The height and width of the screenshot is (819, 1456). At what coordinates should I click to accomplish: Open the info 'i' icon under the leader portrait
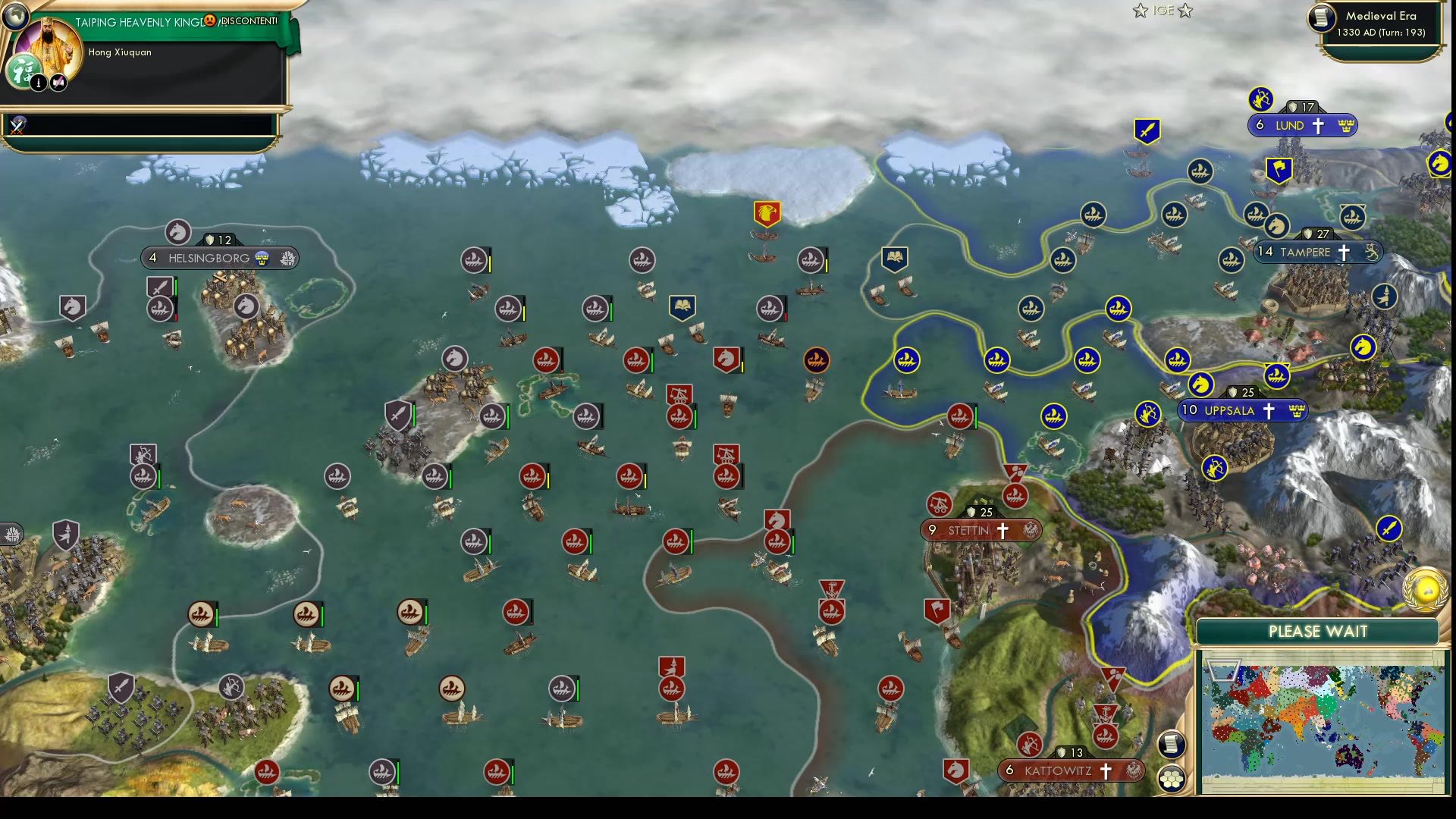coord(39,83)
